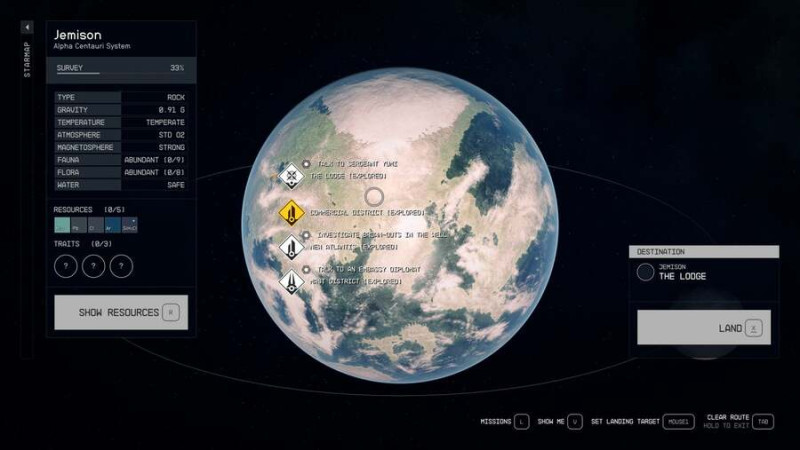
Task: Click Clear Route in the bottom bar
Action: click(738, 421)
